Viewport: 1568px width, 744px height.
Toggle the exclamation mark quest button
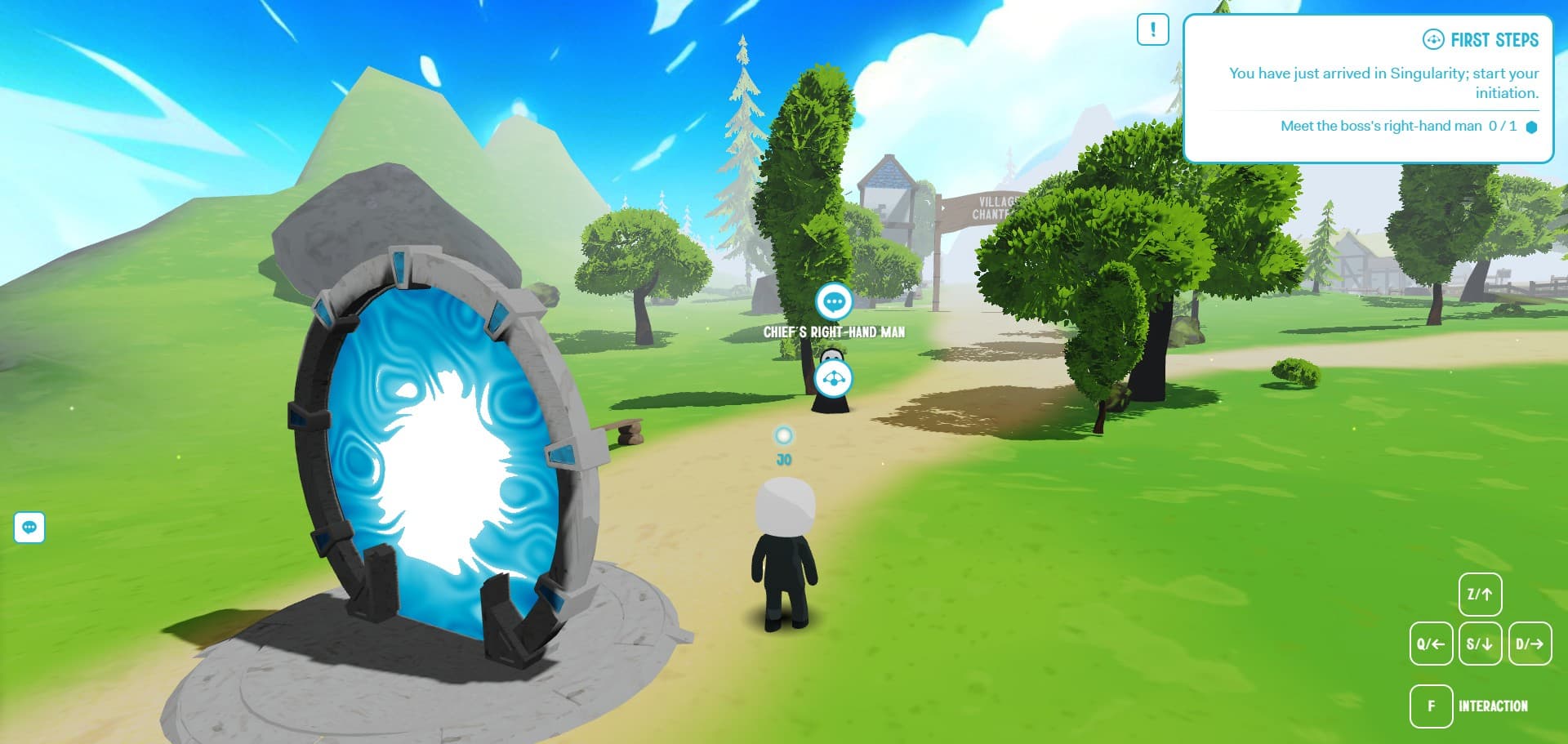pyautogui.click(x=1152, y=30)
